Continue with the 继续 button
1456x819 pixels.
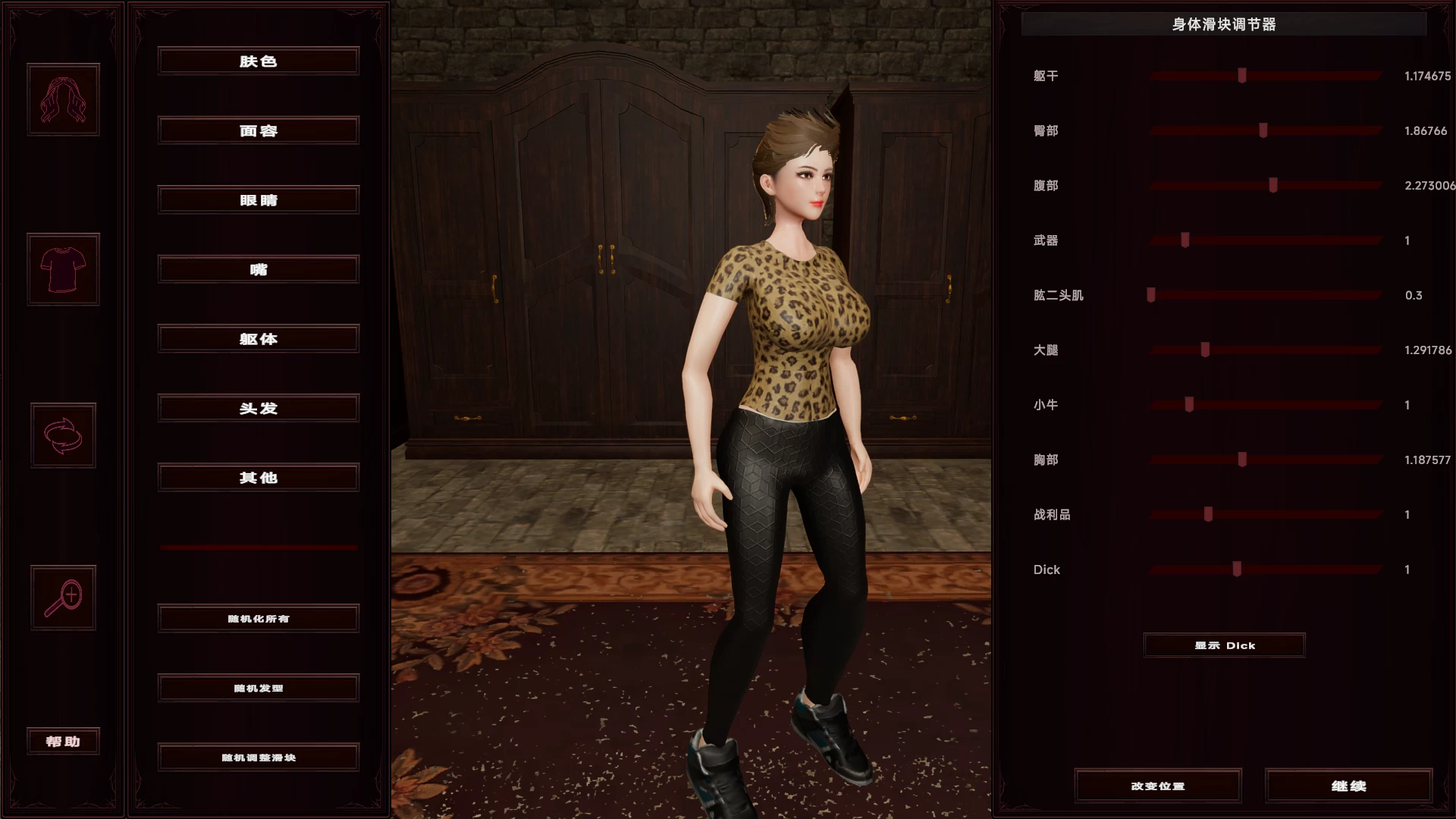(x=1348, y=786)
